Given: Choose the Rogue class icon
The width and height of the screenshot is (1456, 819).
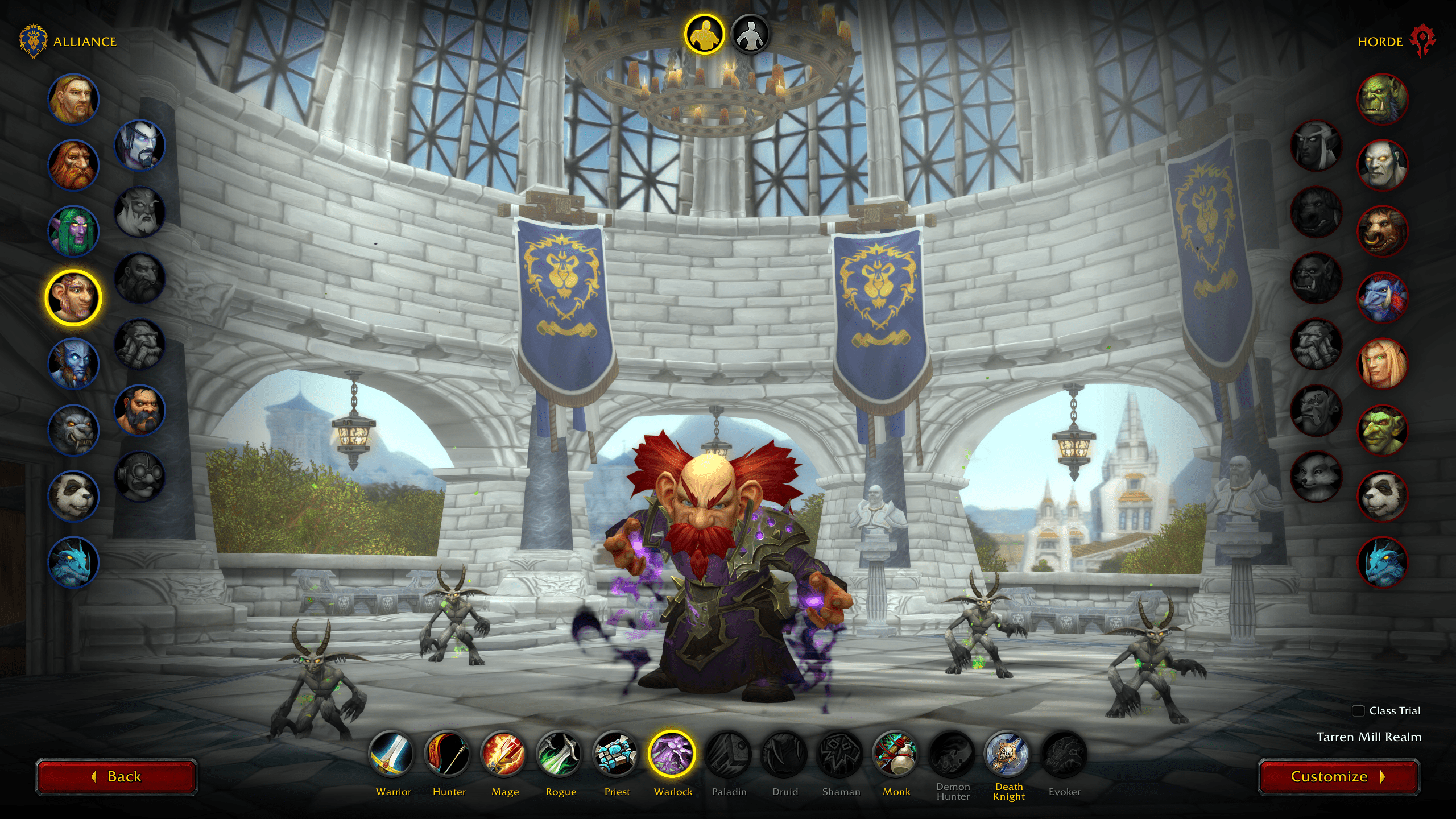Looking at the screenshot, I should tap(560, 754).
